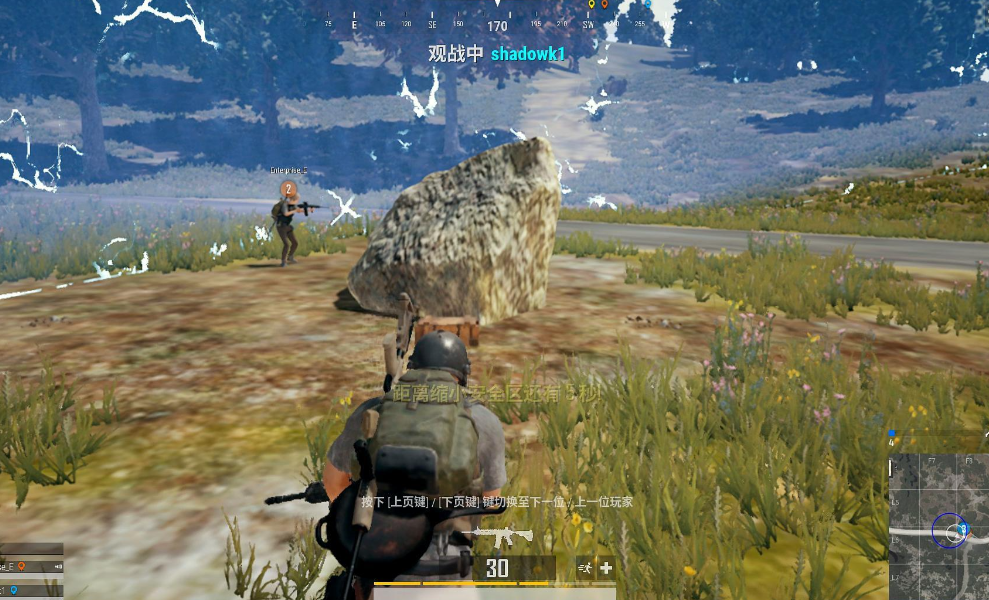Open the minimap in the corner
989x600 pixels.
[x=938, y=527]
